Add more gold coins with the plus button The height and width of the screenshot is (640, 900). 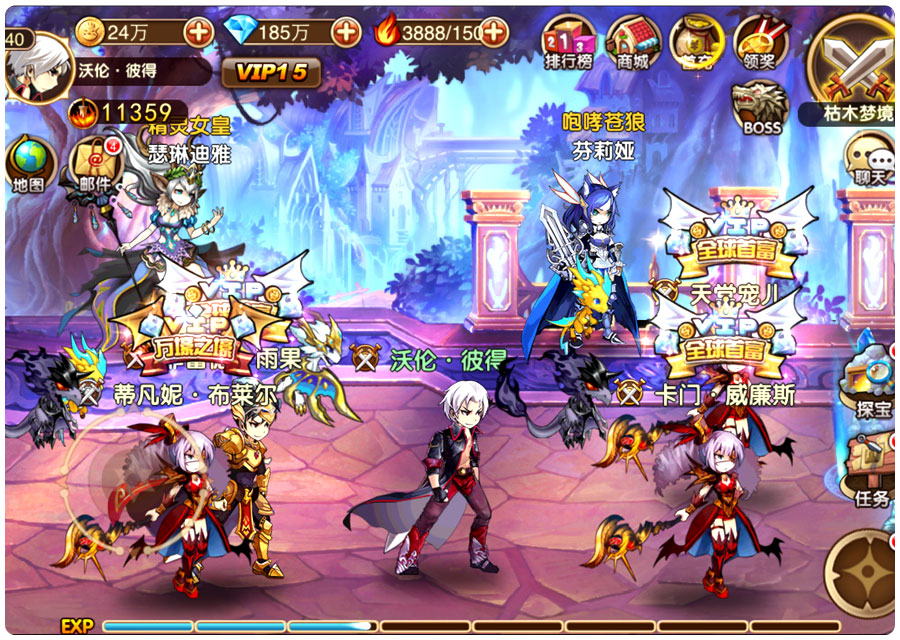pyautogui.click(x=199, y=32)
